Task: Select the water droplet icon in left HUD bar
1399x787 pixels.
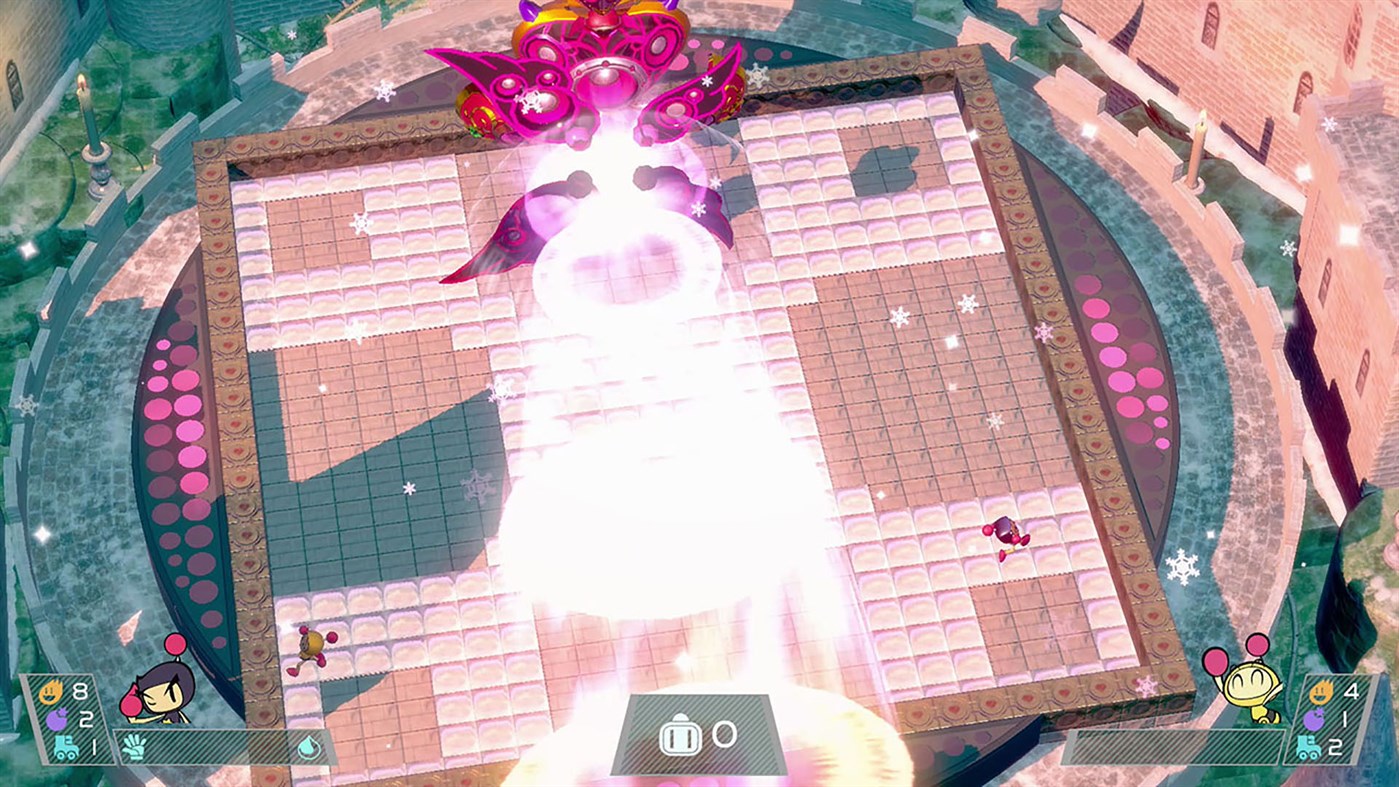Action: click(x=309, y=748)
